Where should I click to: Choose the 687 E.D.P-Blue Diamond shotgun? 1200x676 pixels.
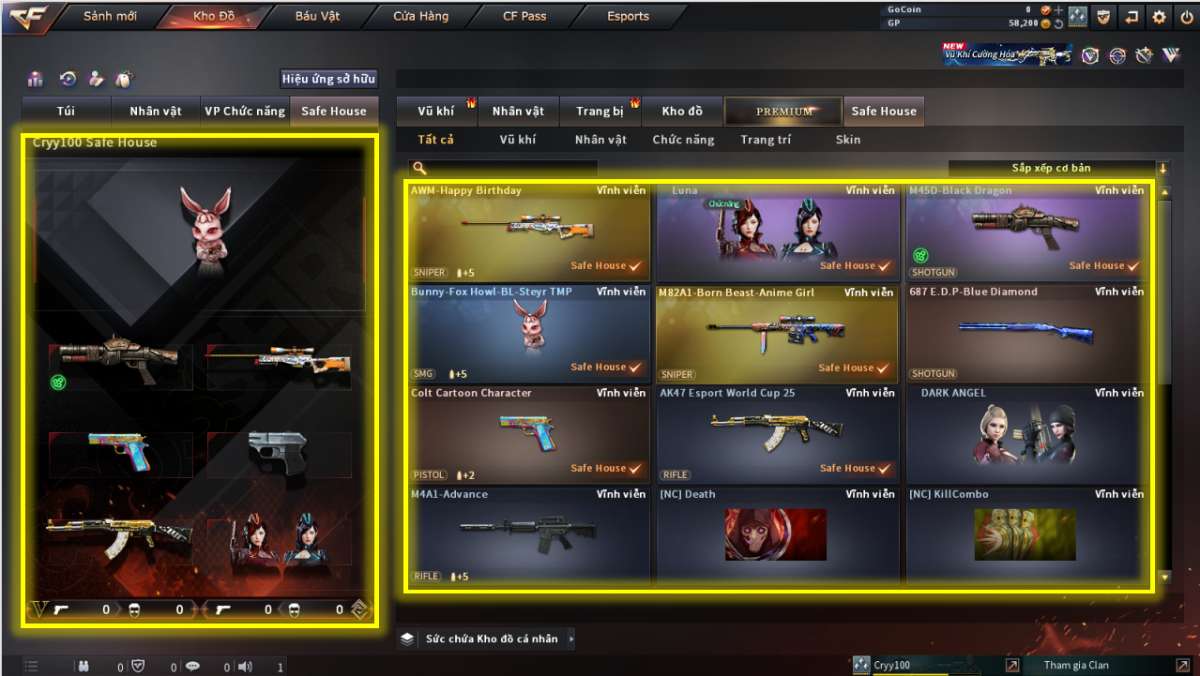pyautogui.click(x=1025, y=333)
